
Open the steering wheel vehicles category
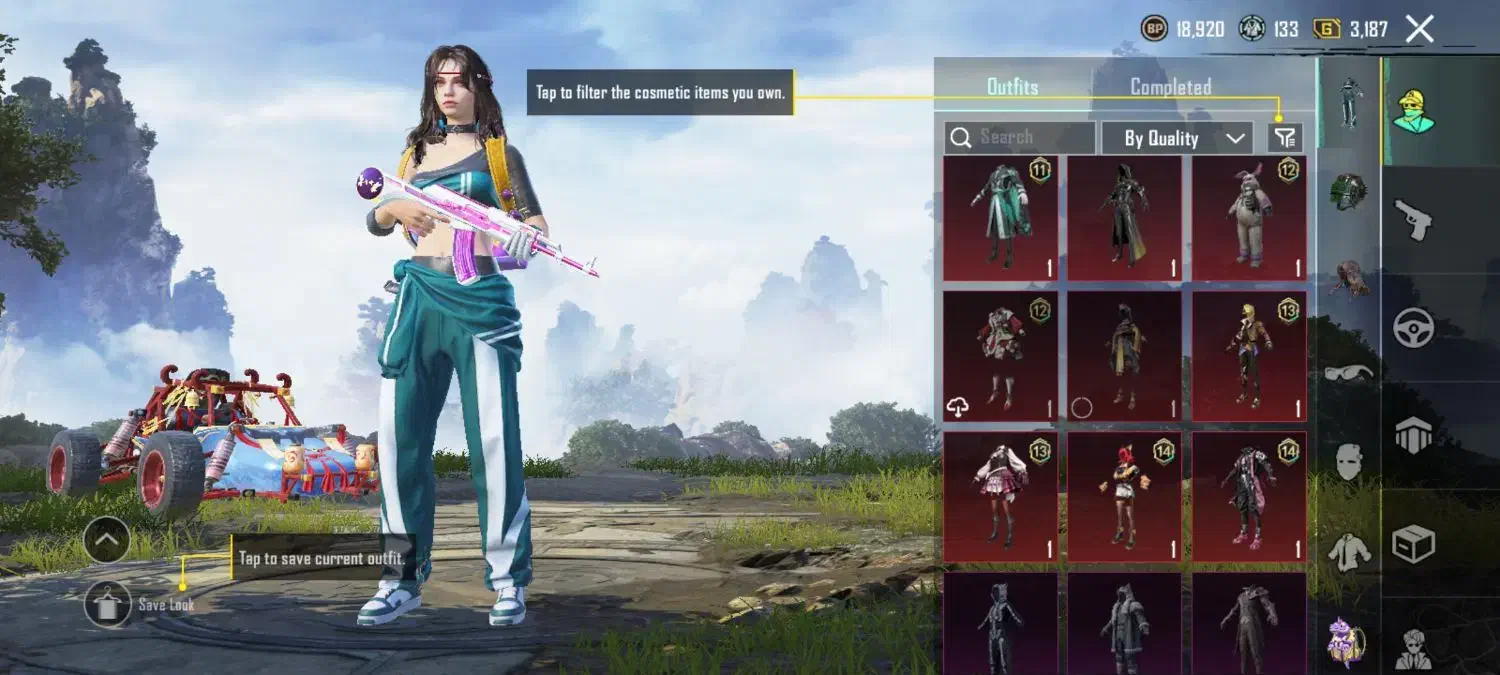tap(1414, 327)
